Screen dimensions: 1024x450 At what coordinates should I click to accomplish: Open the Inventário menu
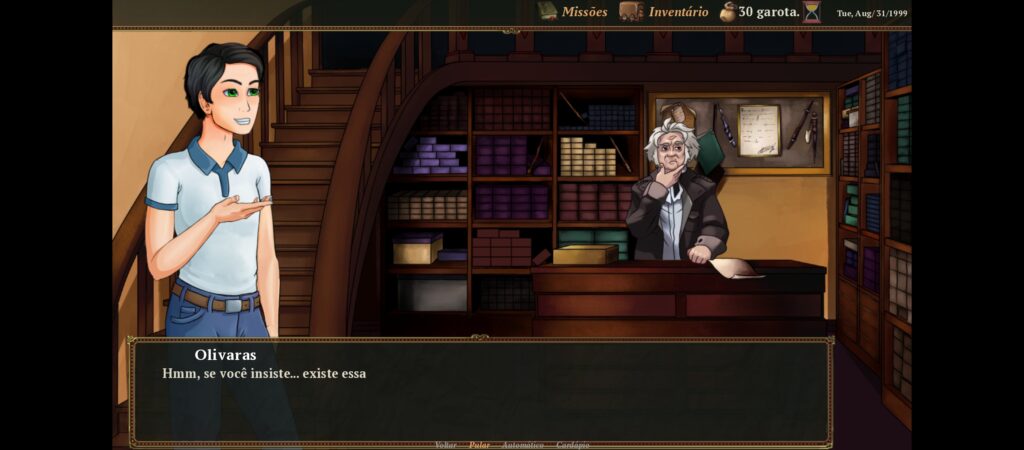click(x=664, y=12)
